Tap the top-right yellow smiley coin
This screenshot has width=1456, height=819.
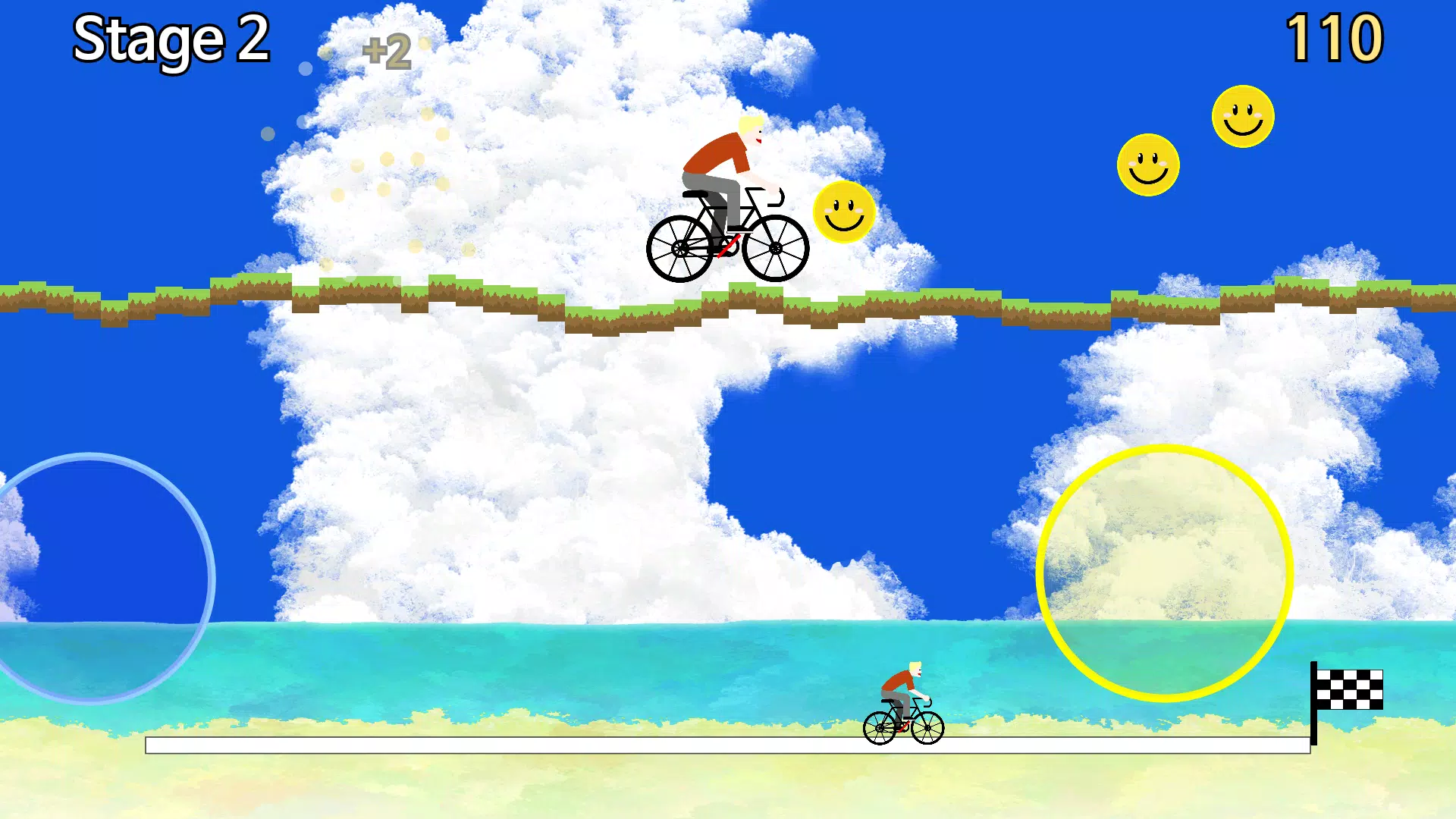click(1242, 115)
